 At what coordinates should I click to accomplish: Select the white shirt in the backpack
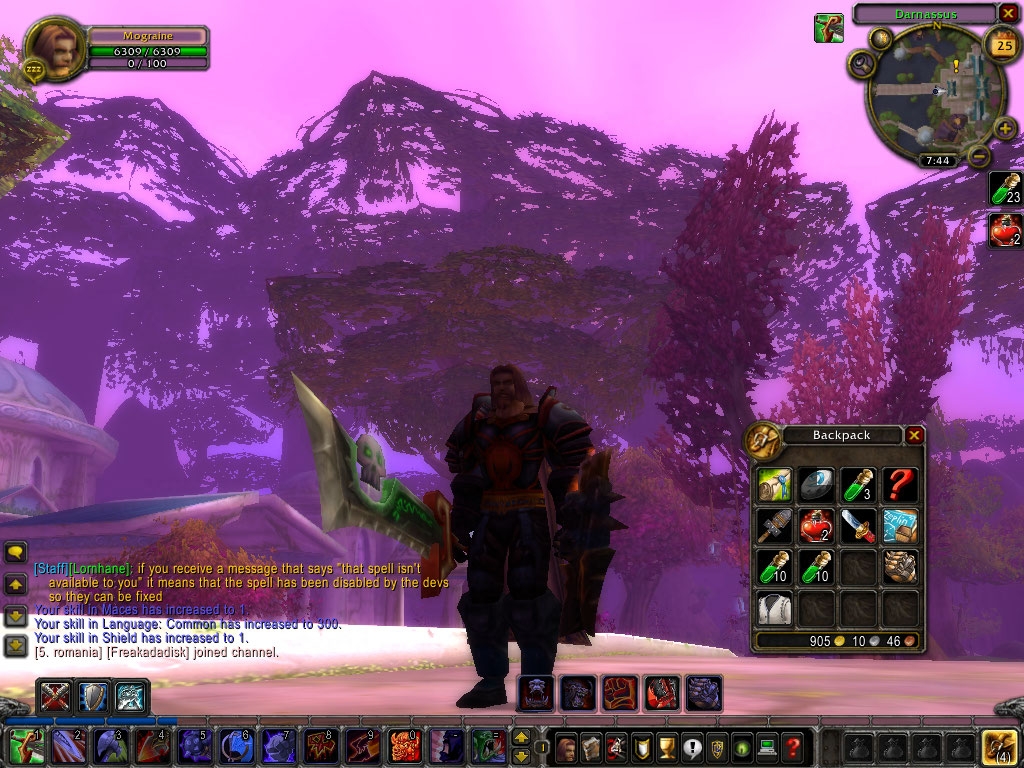tap(773, 607)
